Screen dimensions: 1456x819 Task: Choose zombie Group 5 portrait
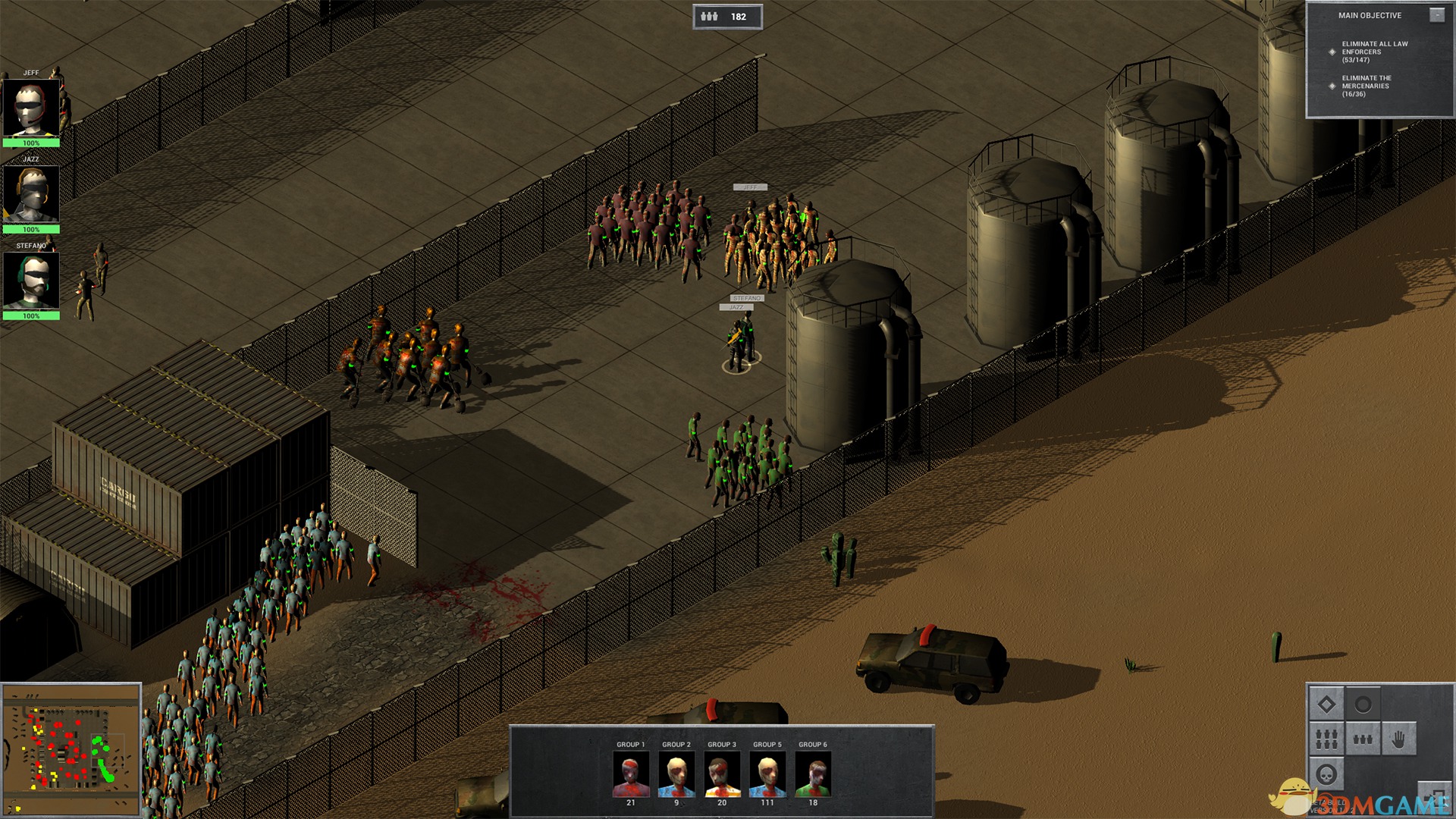pos(767,774)
